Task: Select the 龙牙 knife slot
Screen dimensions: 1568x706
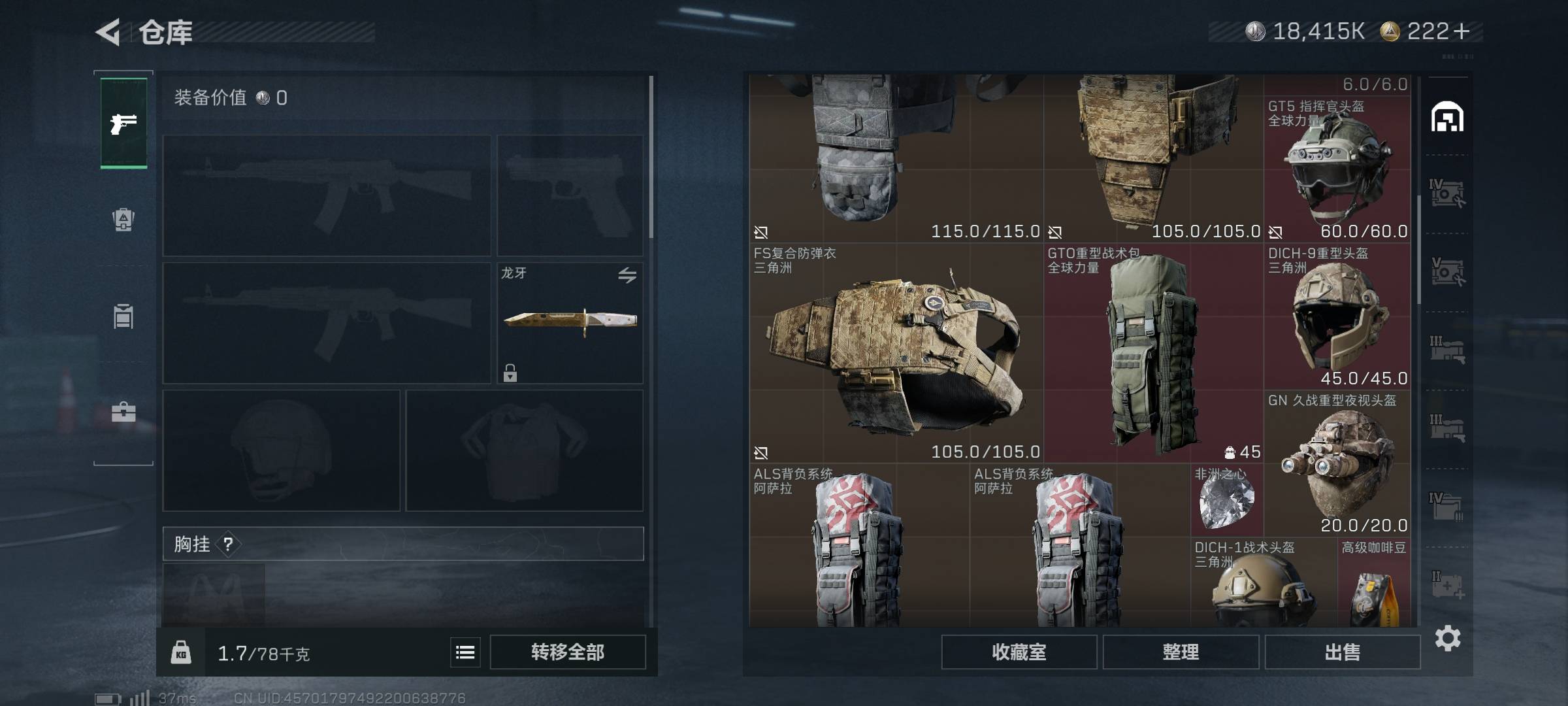Action: 570,322
